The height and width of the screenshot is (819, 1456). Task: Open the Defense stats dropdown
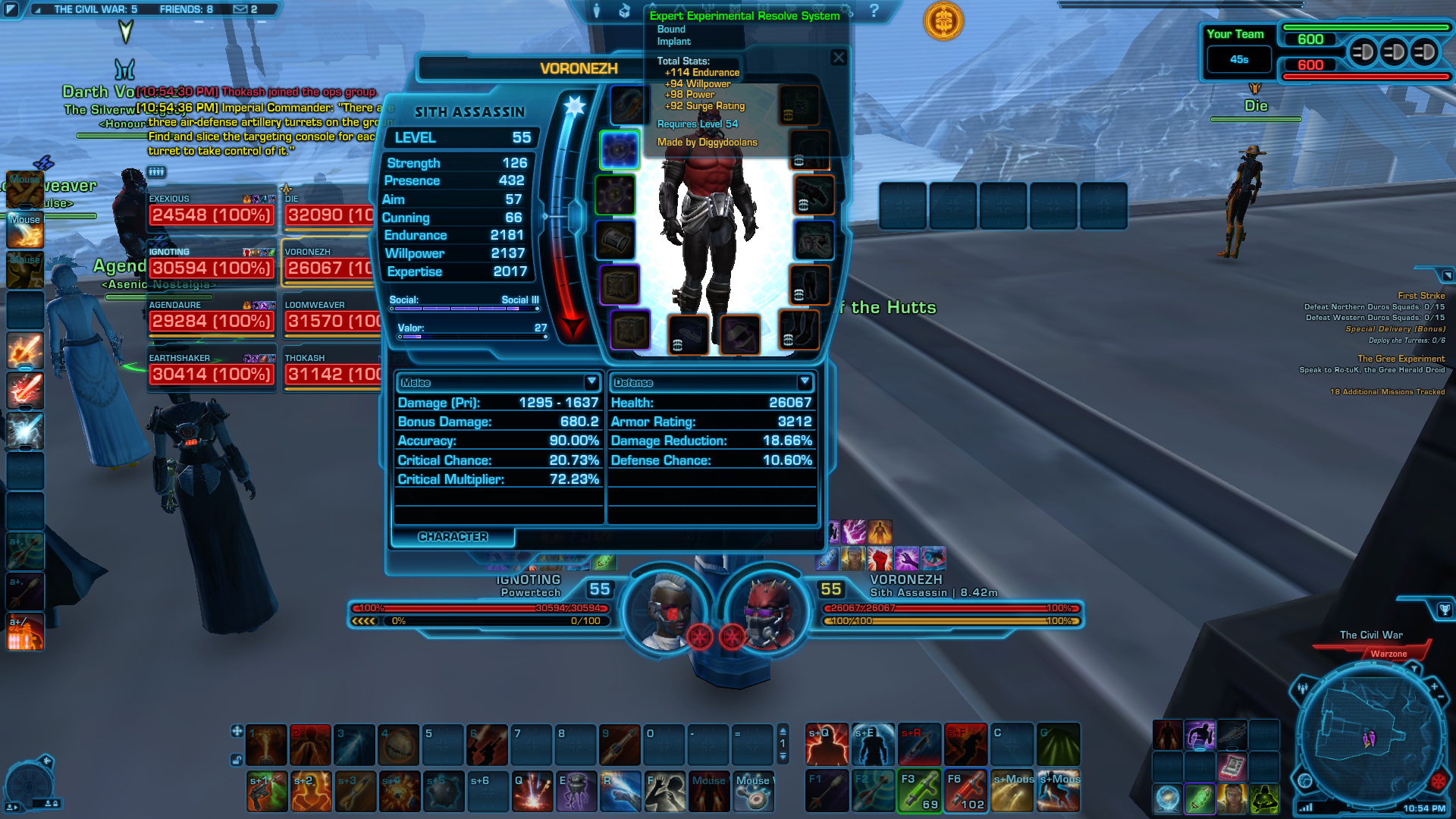(x=805, y=381)
